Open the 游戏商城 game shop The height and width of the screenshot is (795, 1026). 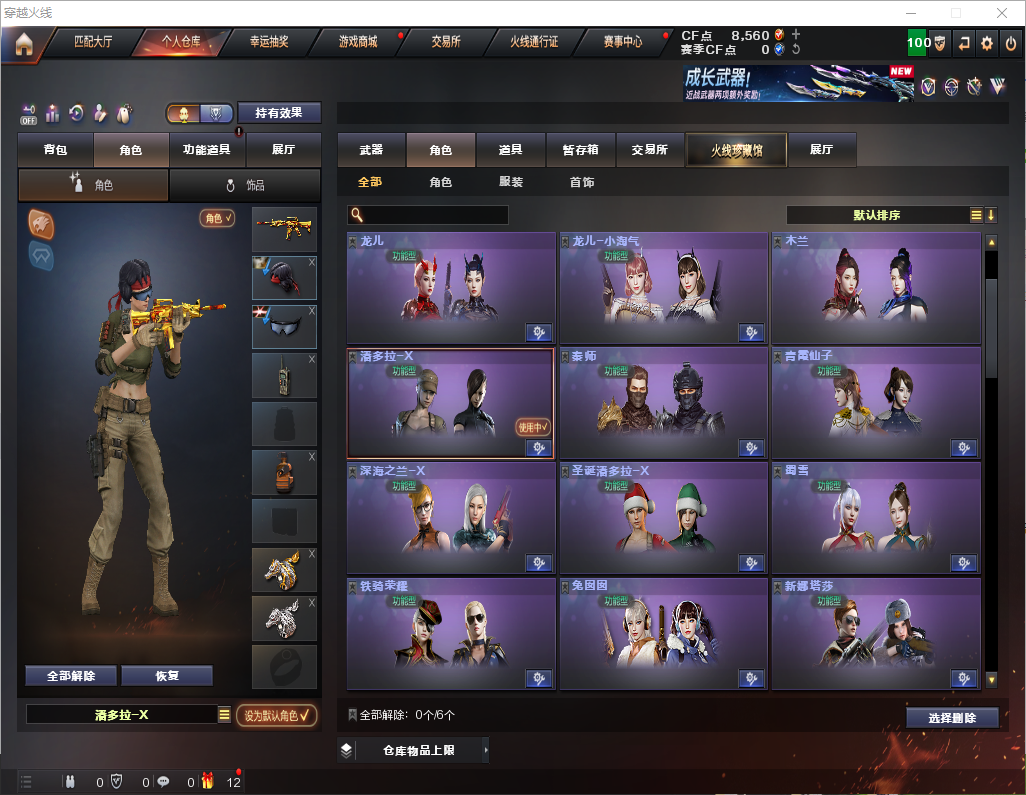(358, 43)
